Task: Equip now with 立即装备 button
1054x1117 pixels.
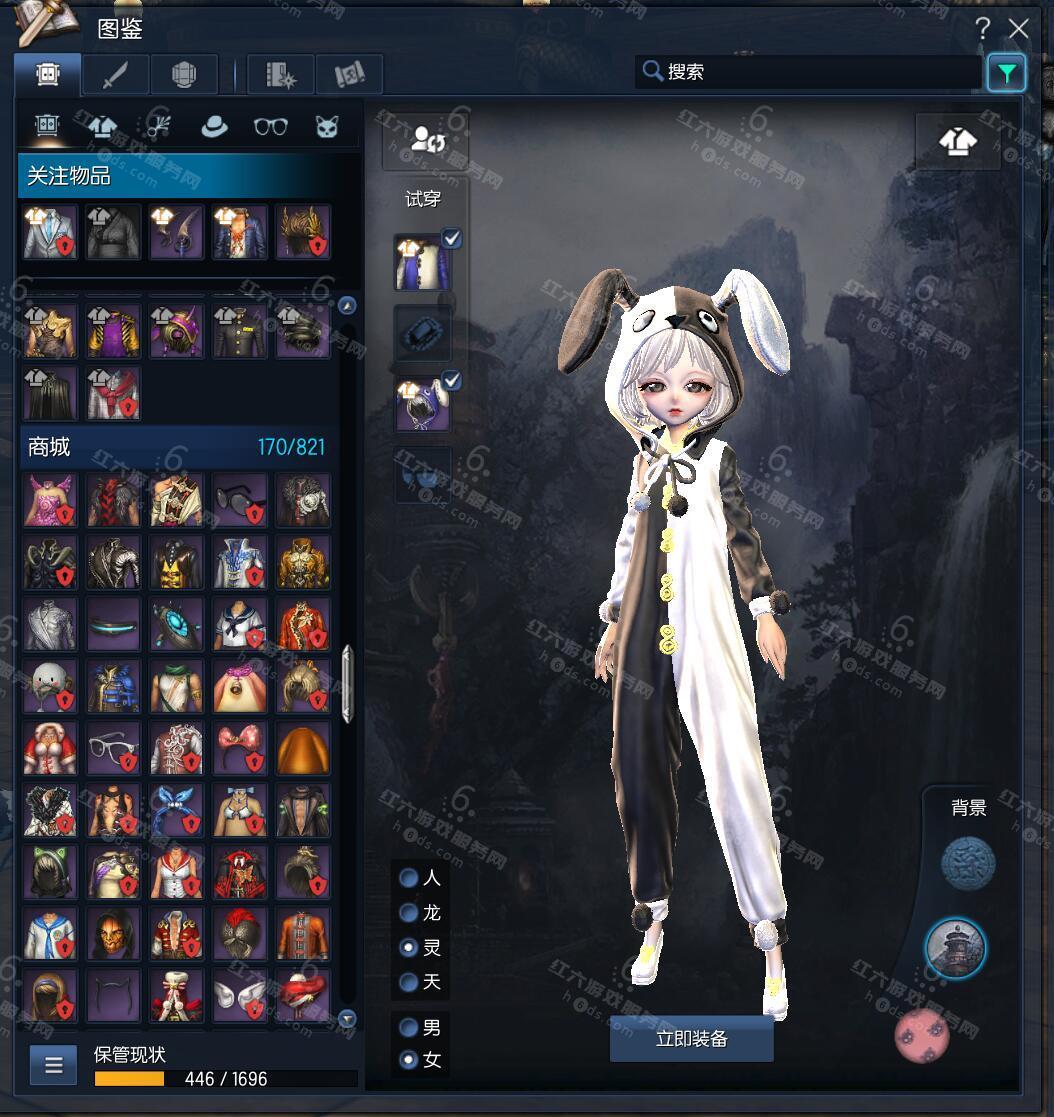Action: [691, 1039]
